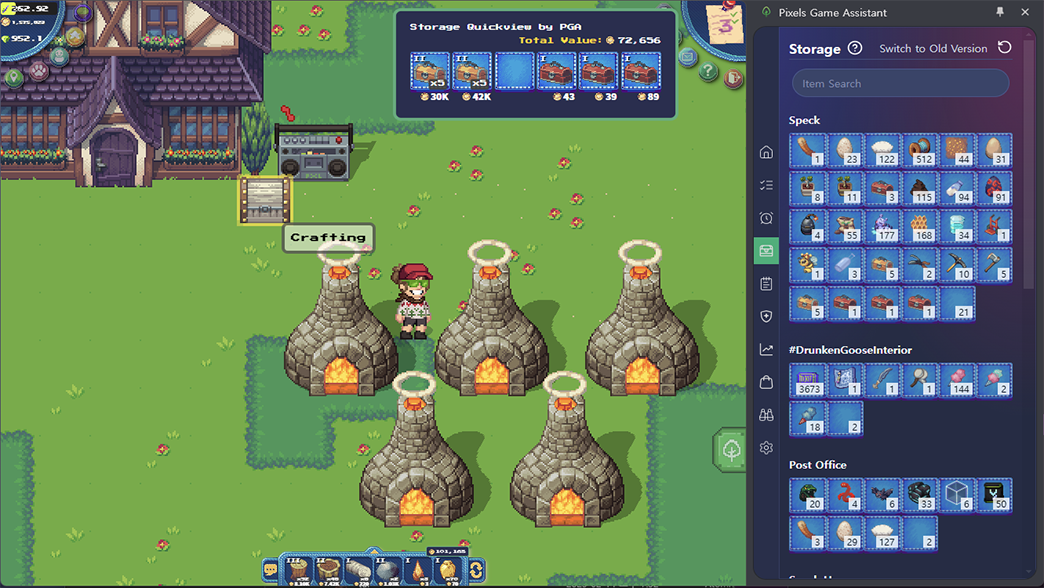Switch to Old Version of storage
Viewport: 1044px width, 588px height.
[932, 48]
